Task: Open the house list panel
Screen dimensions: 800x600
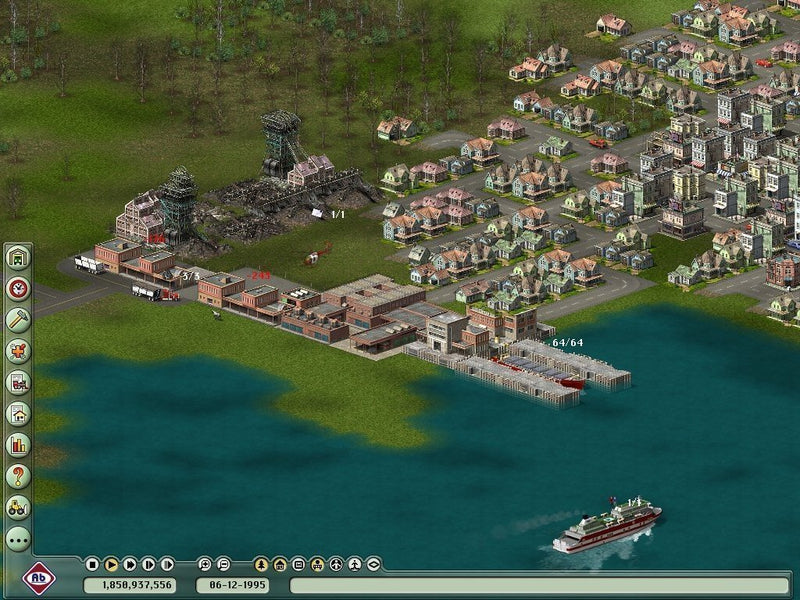Action: [18, 413]
